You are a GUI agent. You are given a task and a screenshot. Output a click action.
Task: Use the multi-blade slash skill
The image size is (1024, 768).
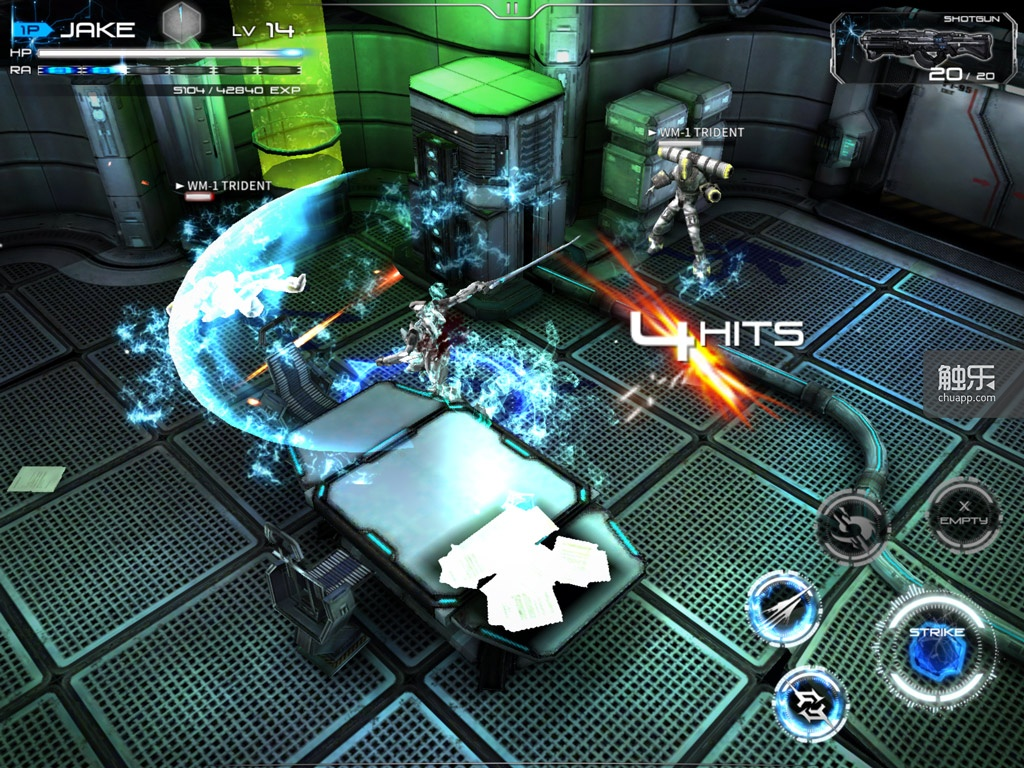784,608
